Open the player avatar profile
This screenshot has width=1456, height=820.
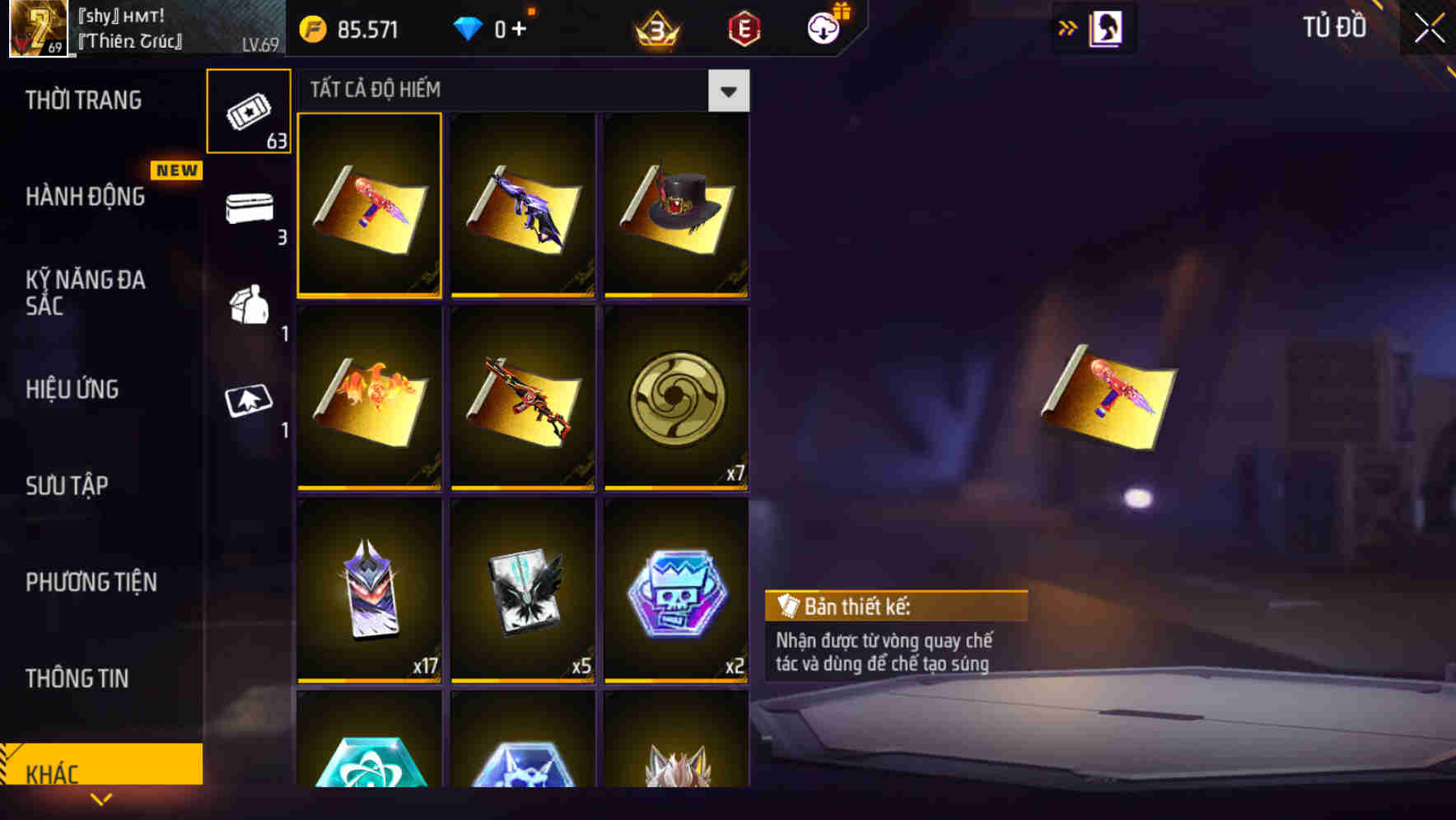click(x=33, y=29)
